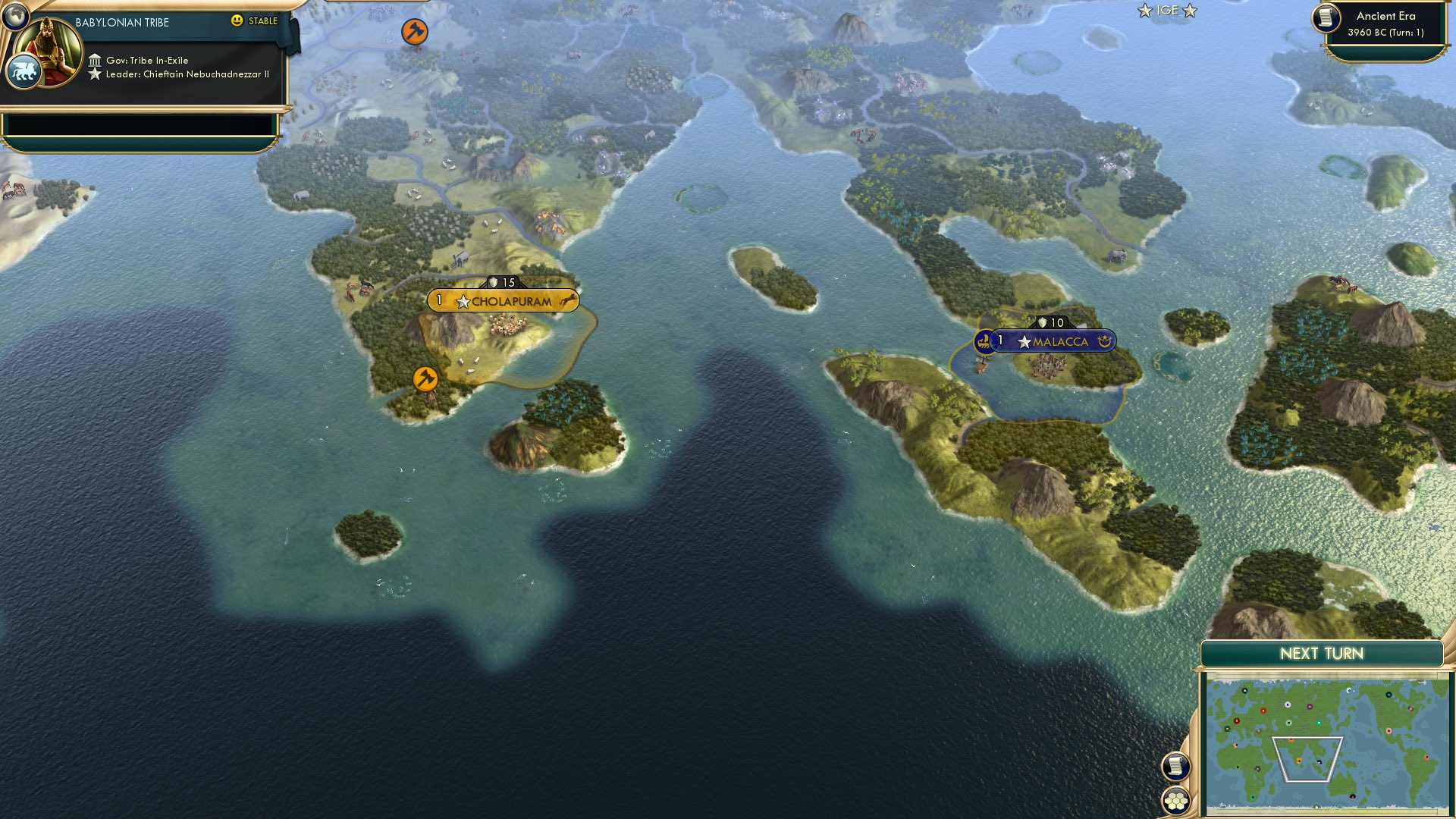Viewport: 1456px width, 819px height.
Task: Click the trade route boat icon beside Malacca
Action: [x=984, y=341]
